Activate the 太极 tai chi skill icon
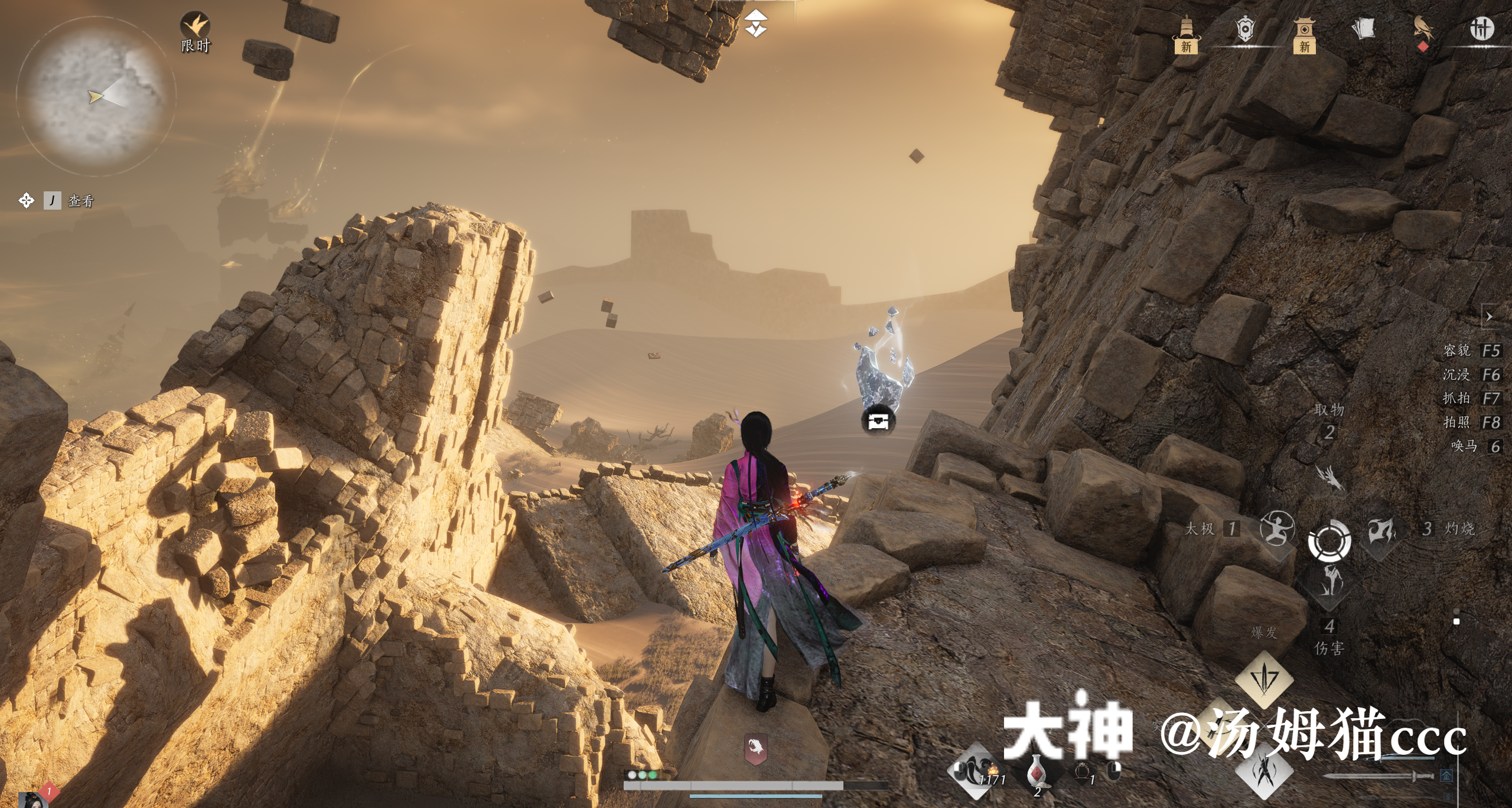 1276,528
